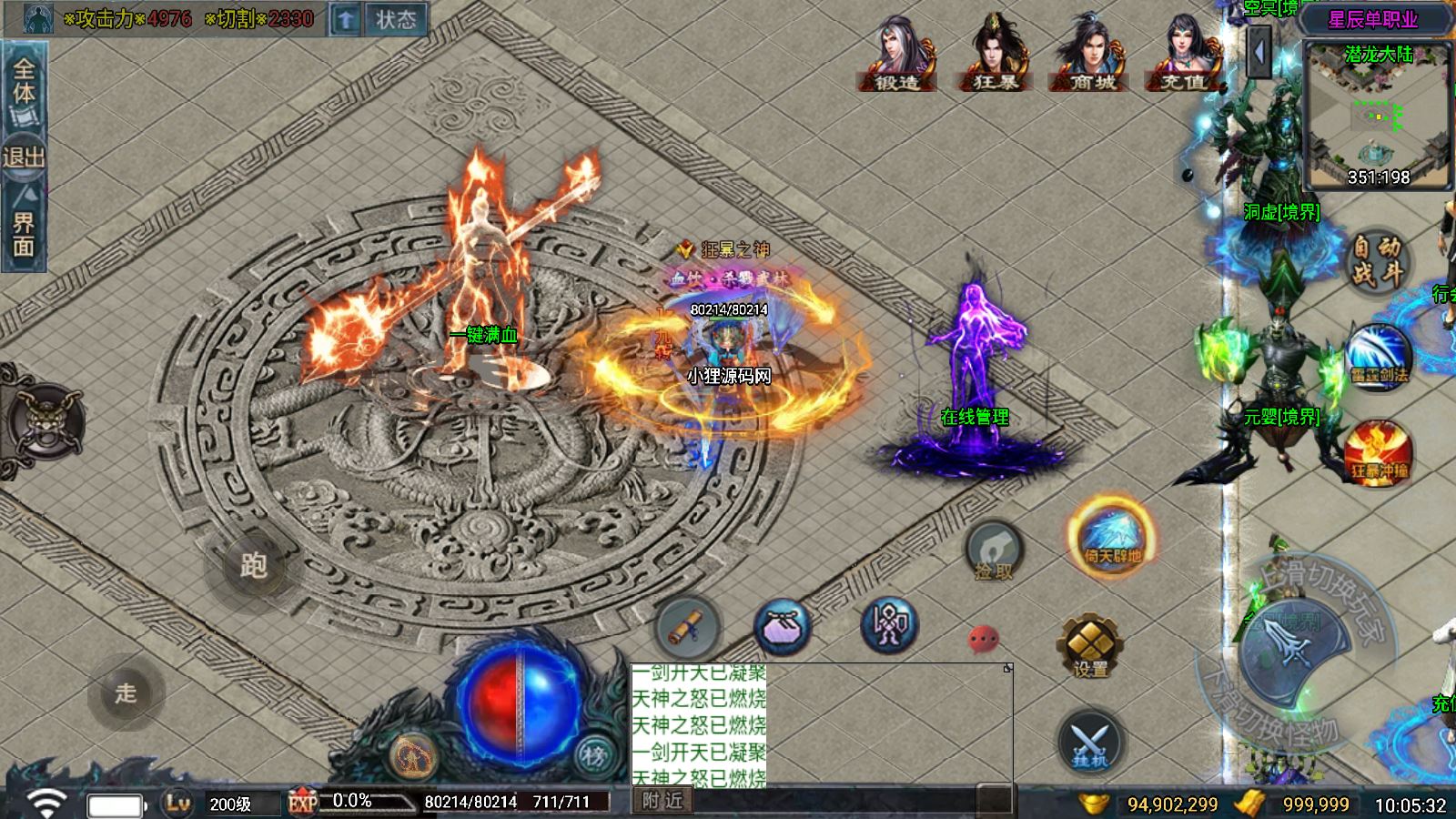This screenshot has height=819, width=1456.
Task: Toggle the 界面 interface button
Action: [24, 227]
